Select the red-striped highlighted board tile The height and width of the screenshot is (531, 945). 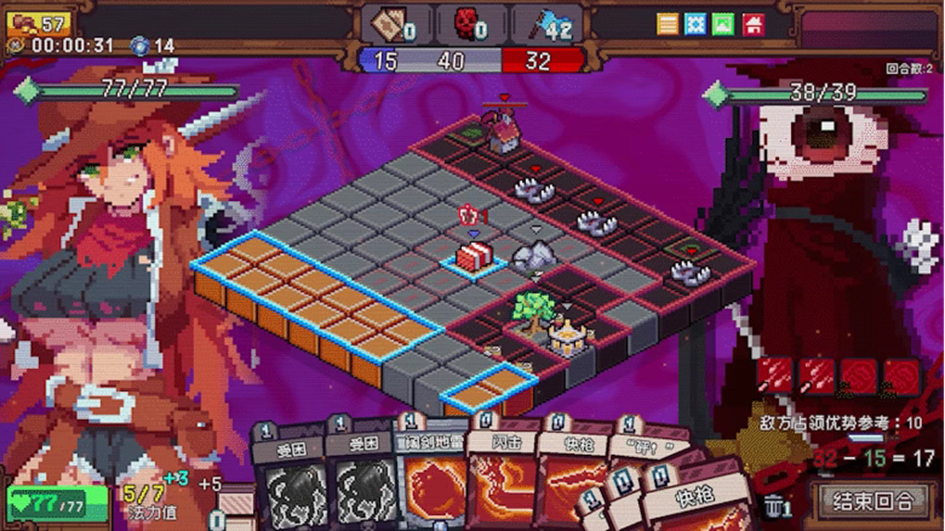point(475,257)
